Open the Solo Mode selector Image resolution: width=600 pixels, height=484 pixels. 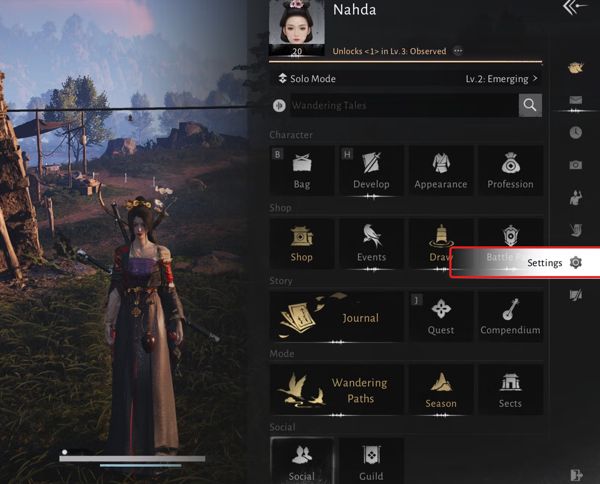tap(310, 78)
